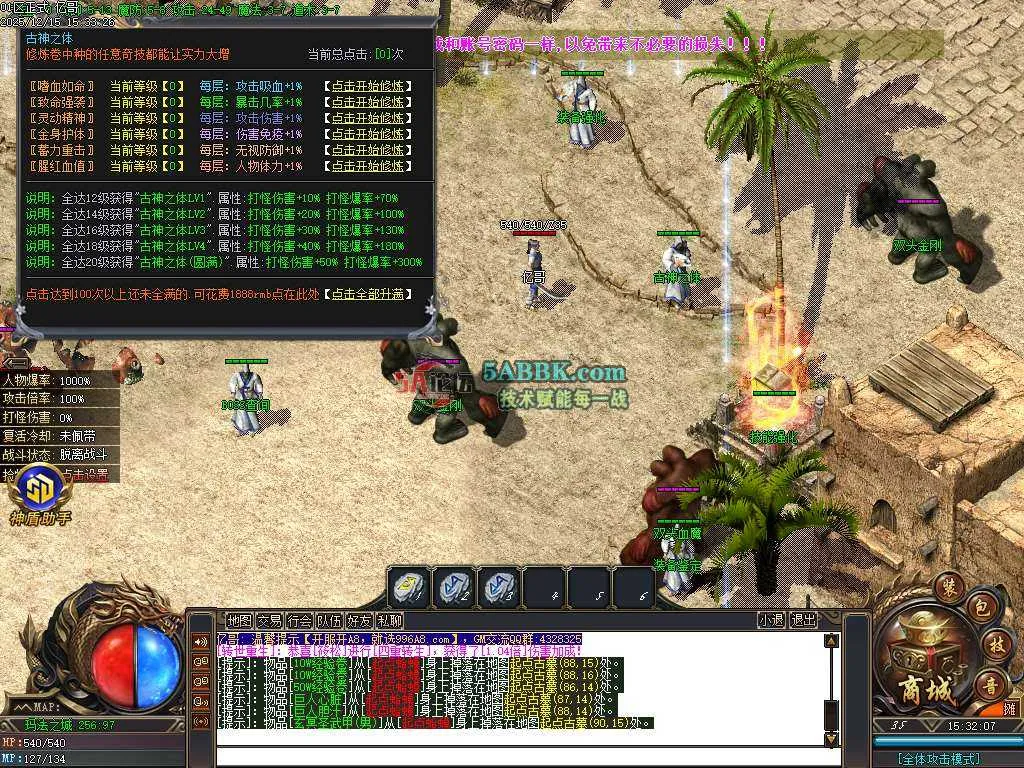Select the first hotbar skill slot
The width and height of the screenshot is (1024, 768).
[409, 587]
